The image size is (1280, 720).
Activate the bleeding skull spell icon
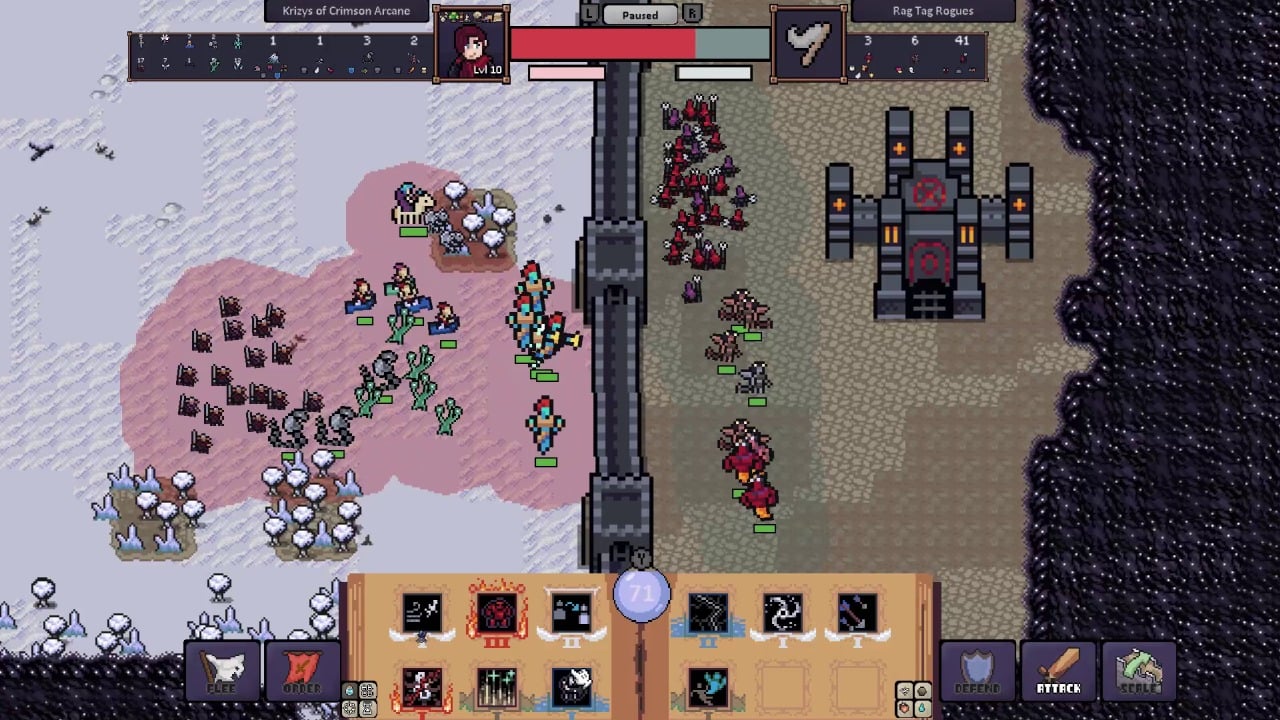pyautogui.click(x=423, y=688)
